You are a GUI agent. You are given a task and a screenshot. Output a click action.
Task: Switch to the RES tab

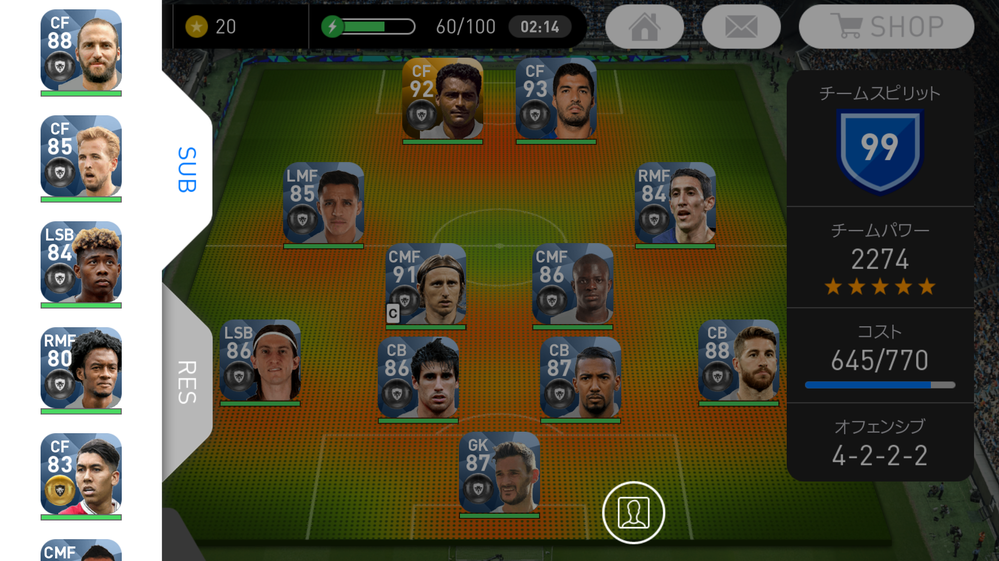[x=187, y=381]
